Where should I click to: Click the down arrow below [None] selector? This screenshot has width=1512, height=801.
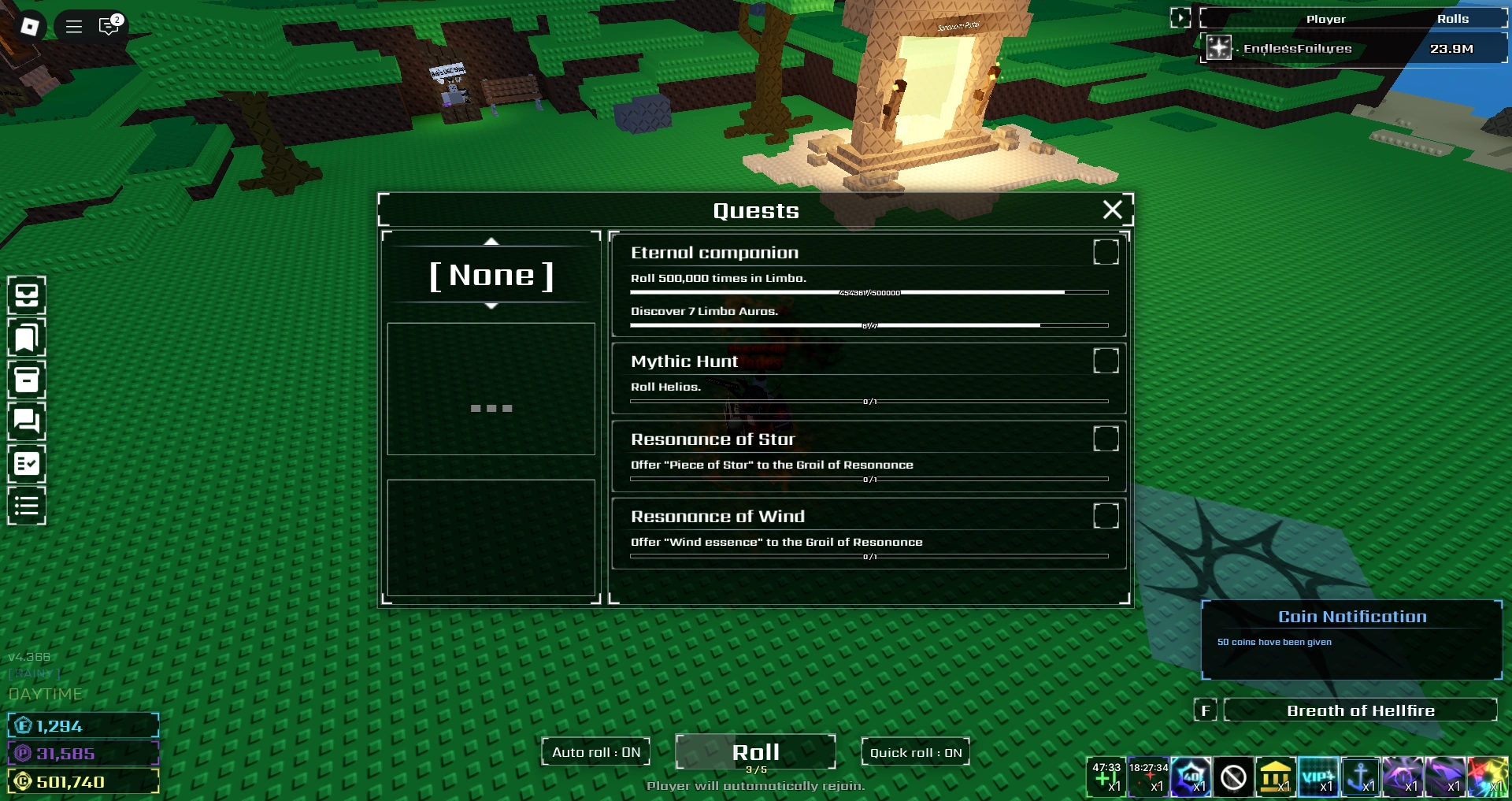pyautogui.click(x=491, y=307)
